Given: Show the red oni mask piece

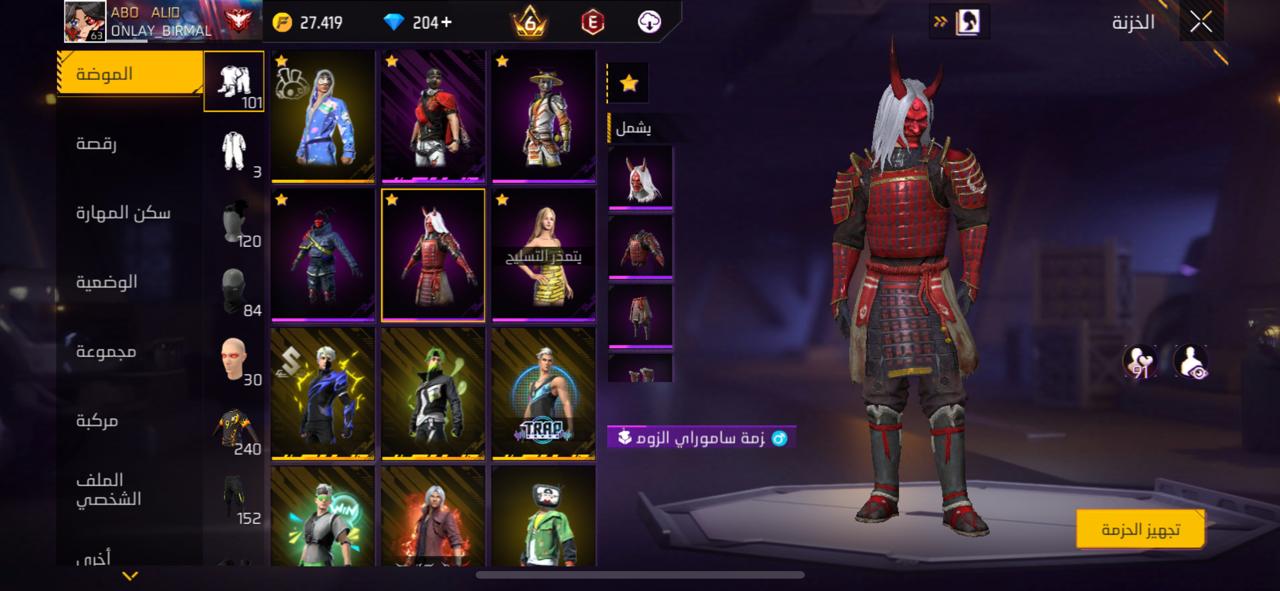Looking at the screenshot, I should (640, 177).
